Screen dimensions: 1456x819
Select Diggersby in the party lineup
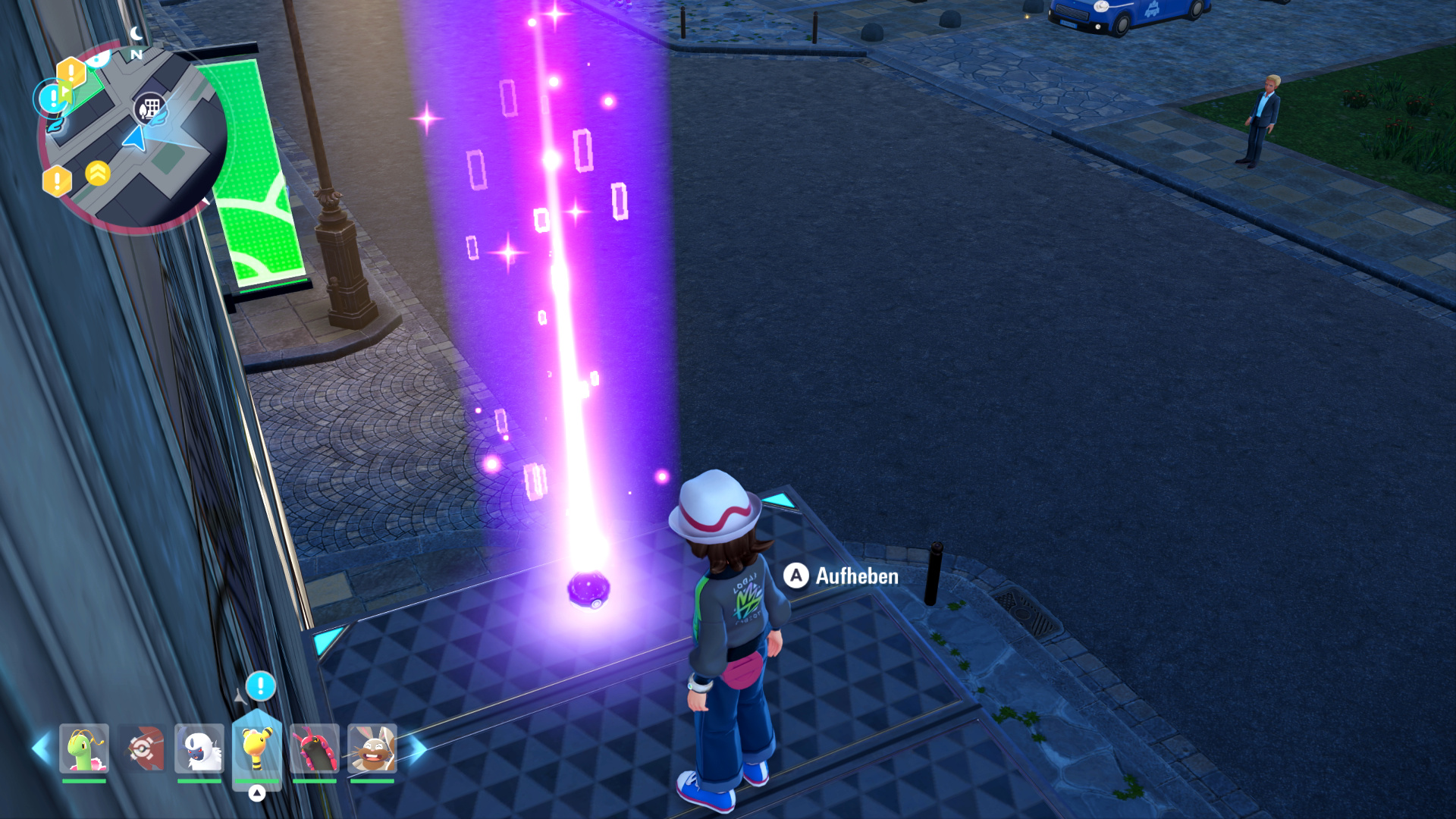[372, 748]
